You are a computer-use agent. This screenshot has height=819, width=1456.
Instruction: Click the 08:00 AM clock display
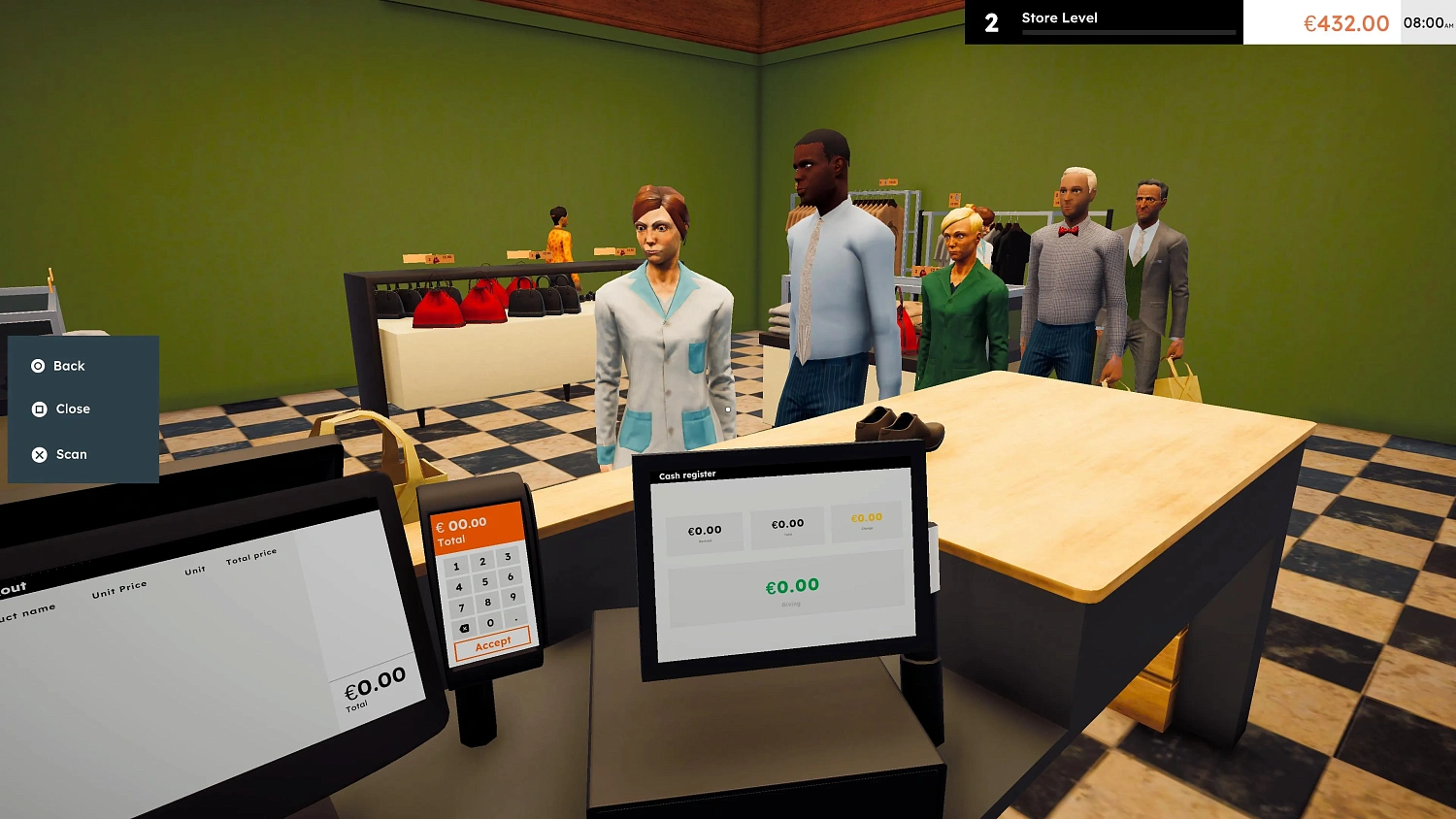point(1423,22)
